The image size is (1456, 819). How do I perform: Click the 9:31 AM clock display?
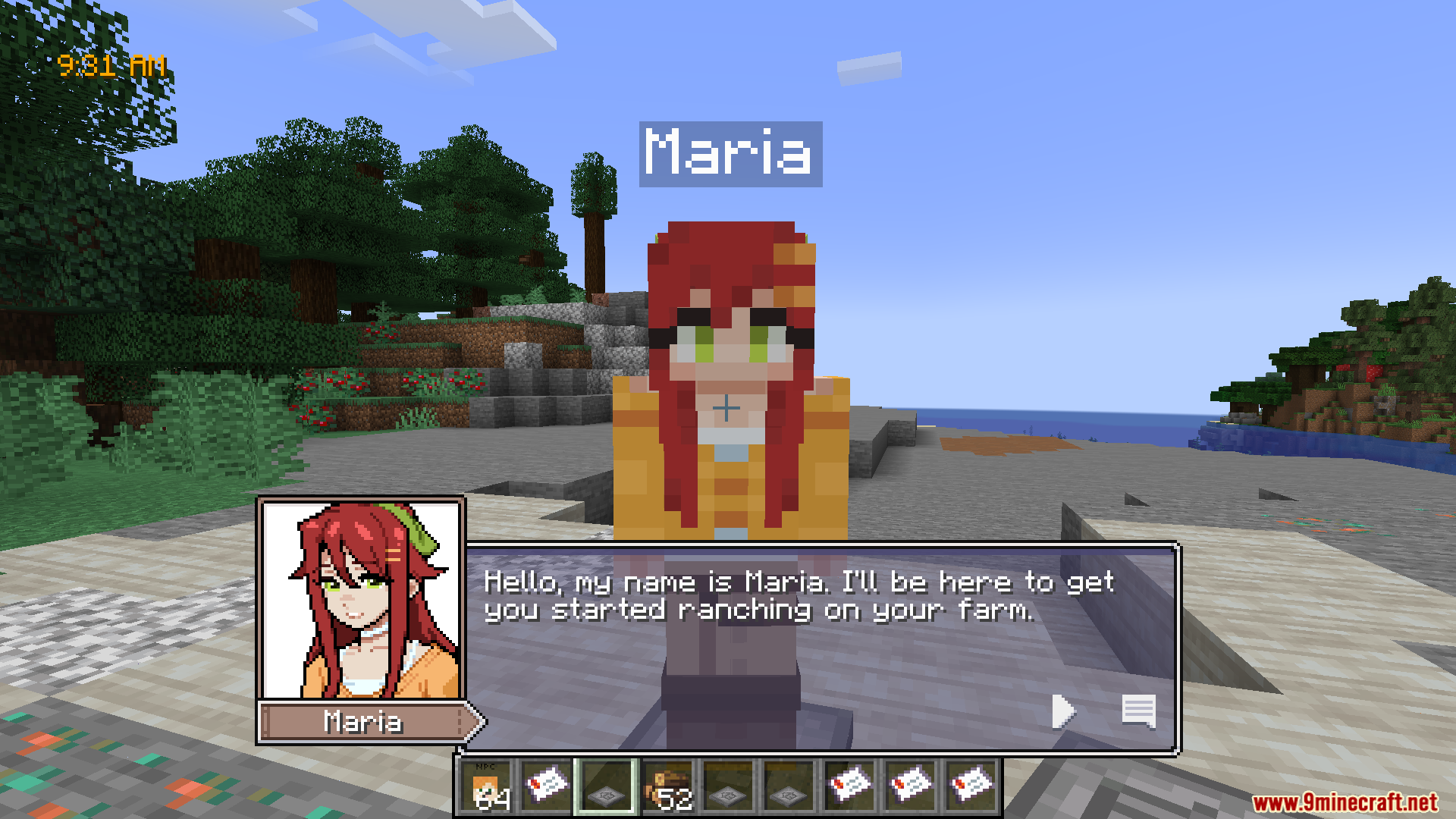click(x=111, y=64)
